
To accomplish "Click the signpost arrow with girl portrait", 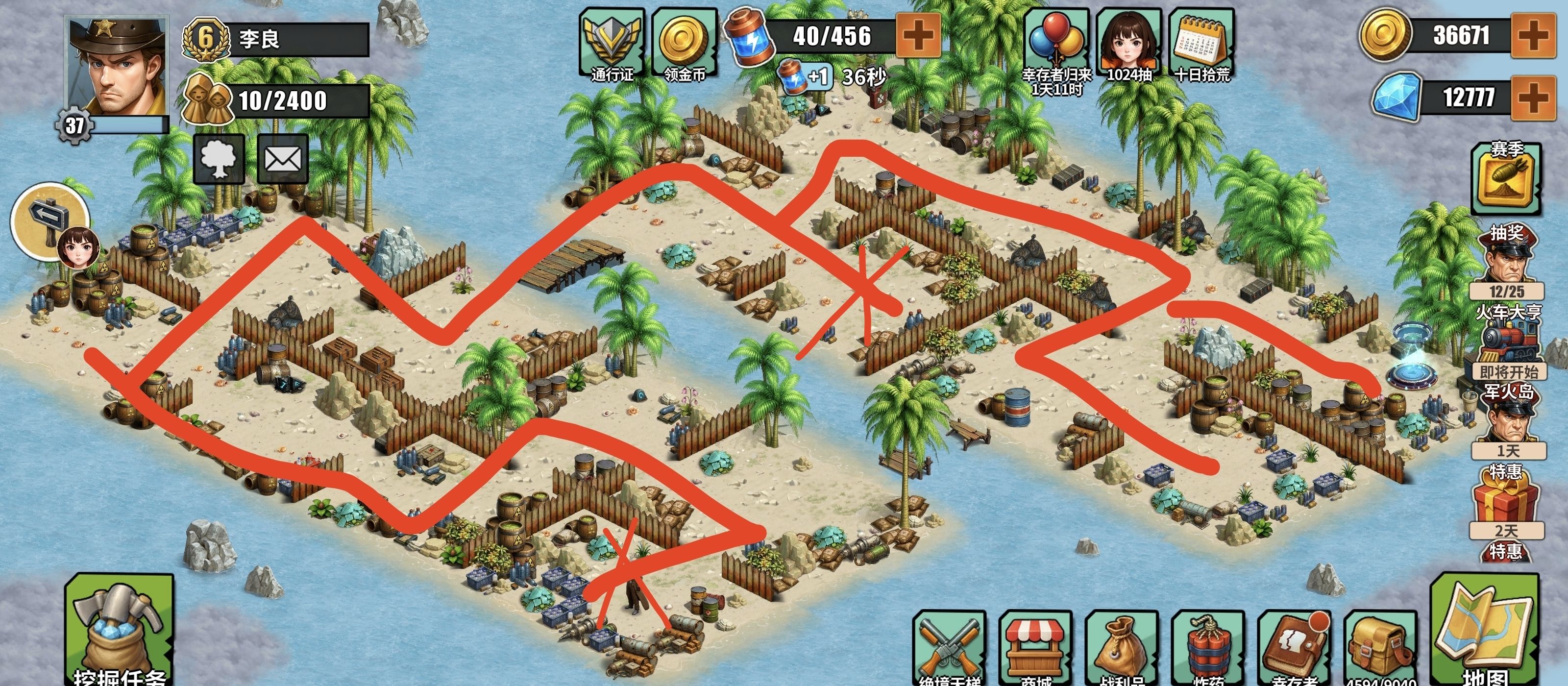I will pyautogui.click(x=52, y=222).
